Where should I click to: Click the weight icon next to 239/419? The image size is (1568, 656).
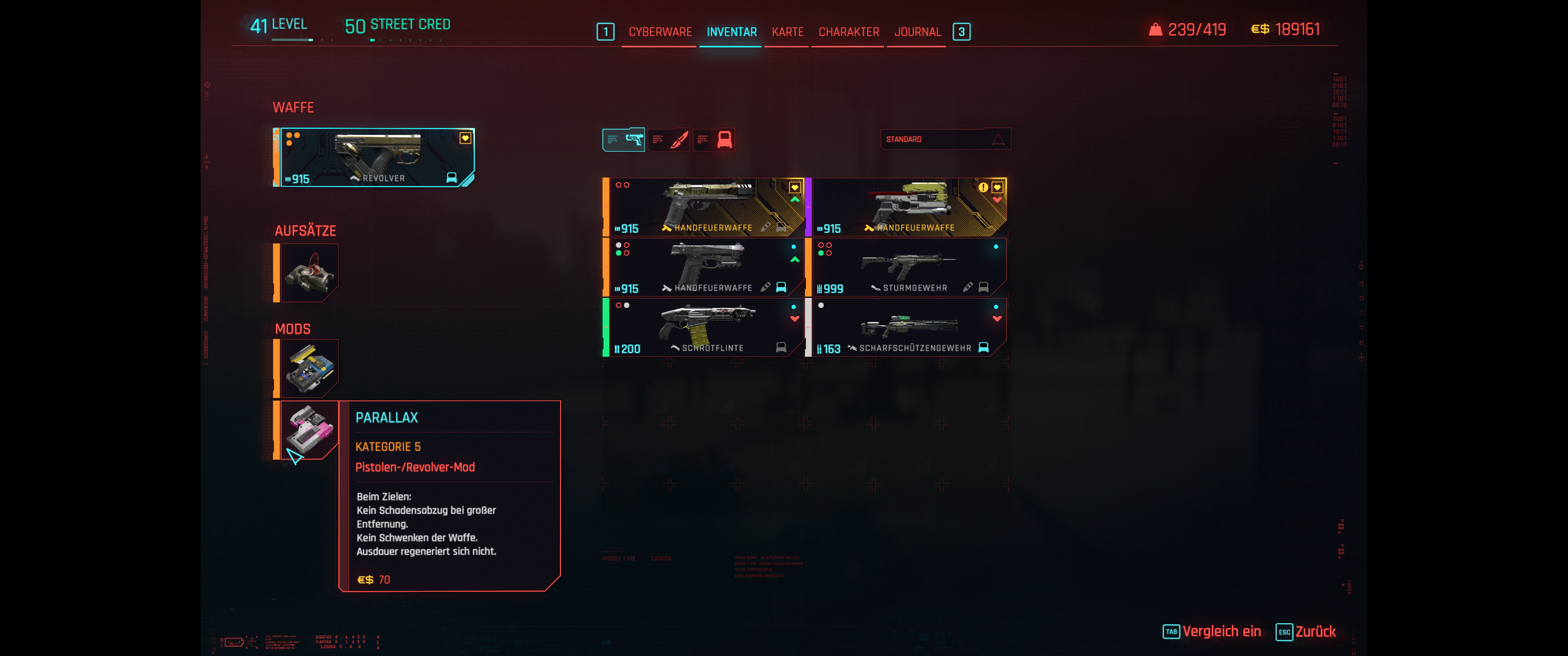pos(1156,28)
